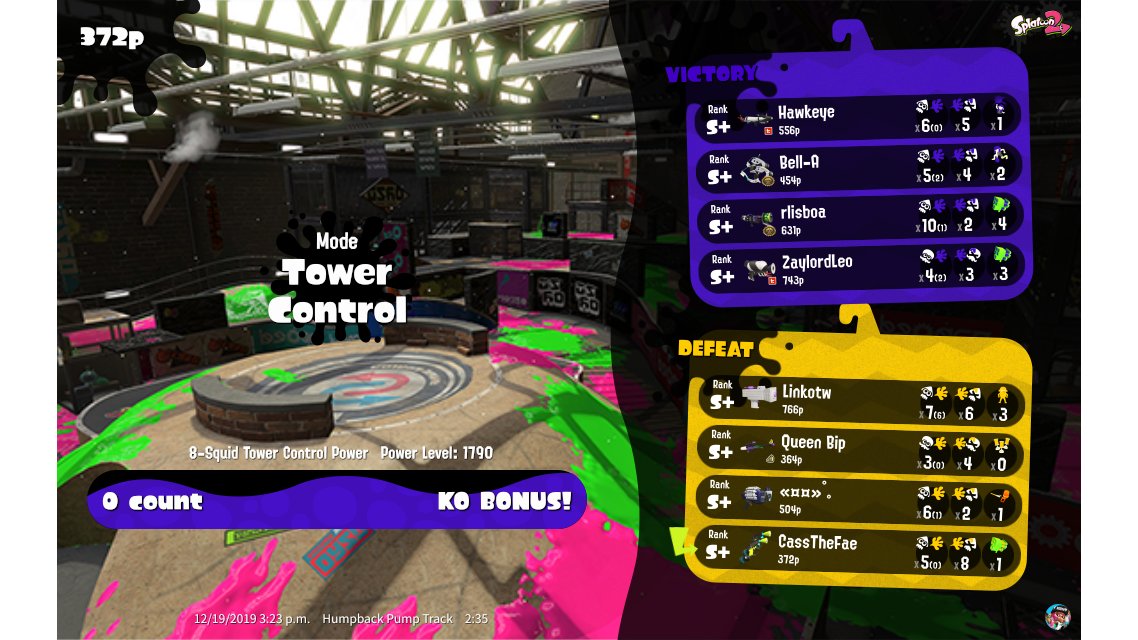View ZaylordLeo's player entry

tap(858, 268)
